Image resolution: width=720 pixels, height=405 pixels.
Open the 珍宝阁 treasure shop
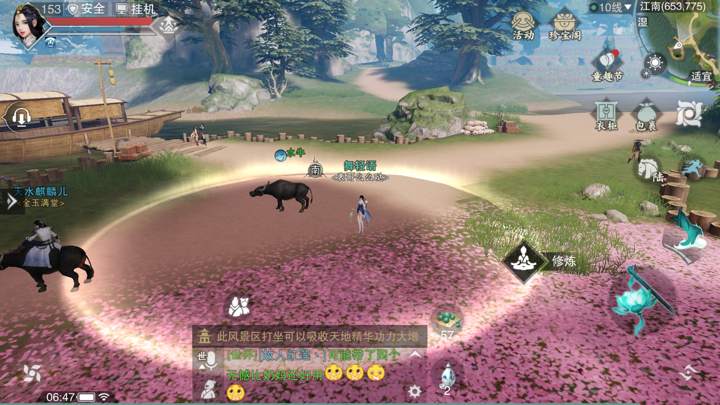565,23
